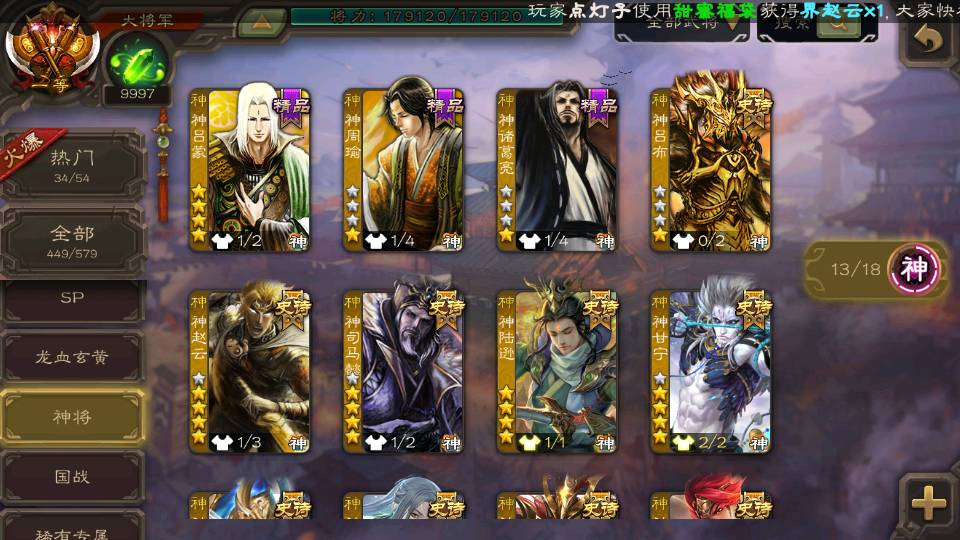960x540 pixels.
Task: Switch to the 国战 category tab
Action: coord(72,476)
